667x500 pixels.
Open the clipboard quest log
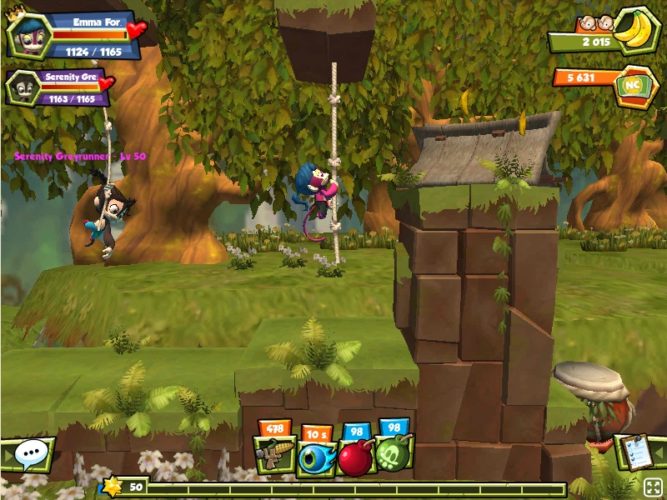click(634, 453)
